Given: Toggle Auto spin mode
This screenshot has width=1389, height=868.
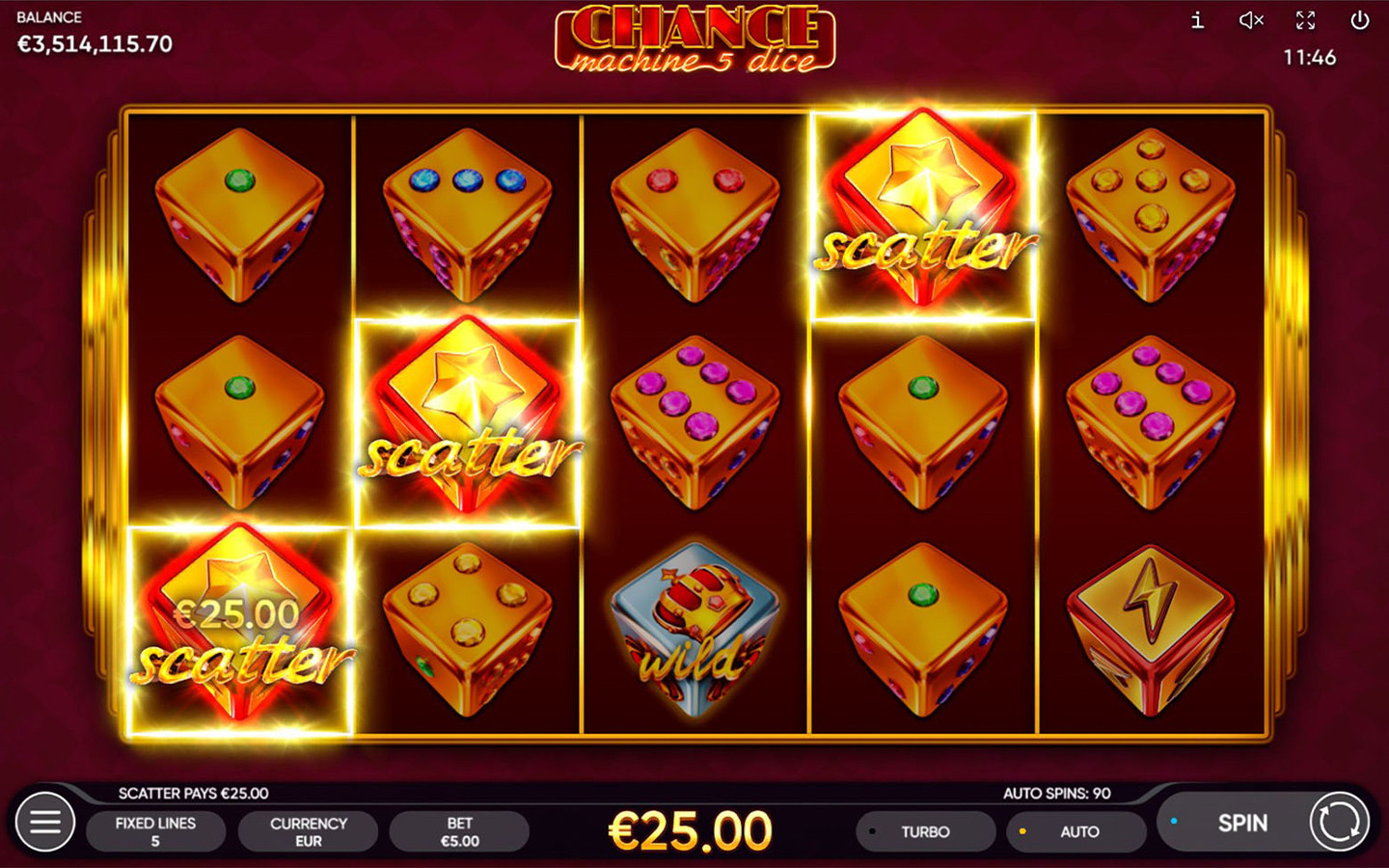Looking at the screenshot, I should click(x=1077, y=831).
